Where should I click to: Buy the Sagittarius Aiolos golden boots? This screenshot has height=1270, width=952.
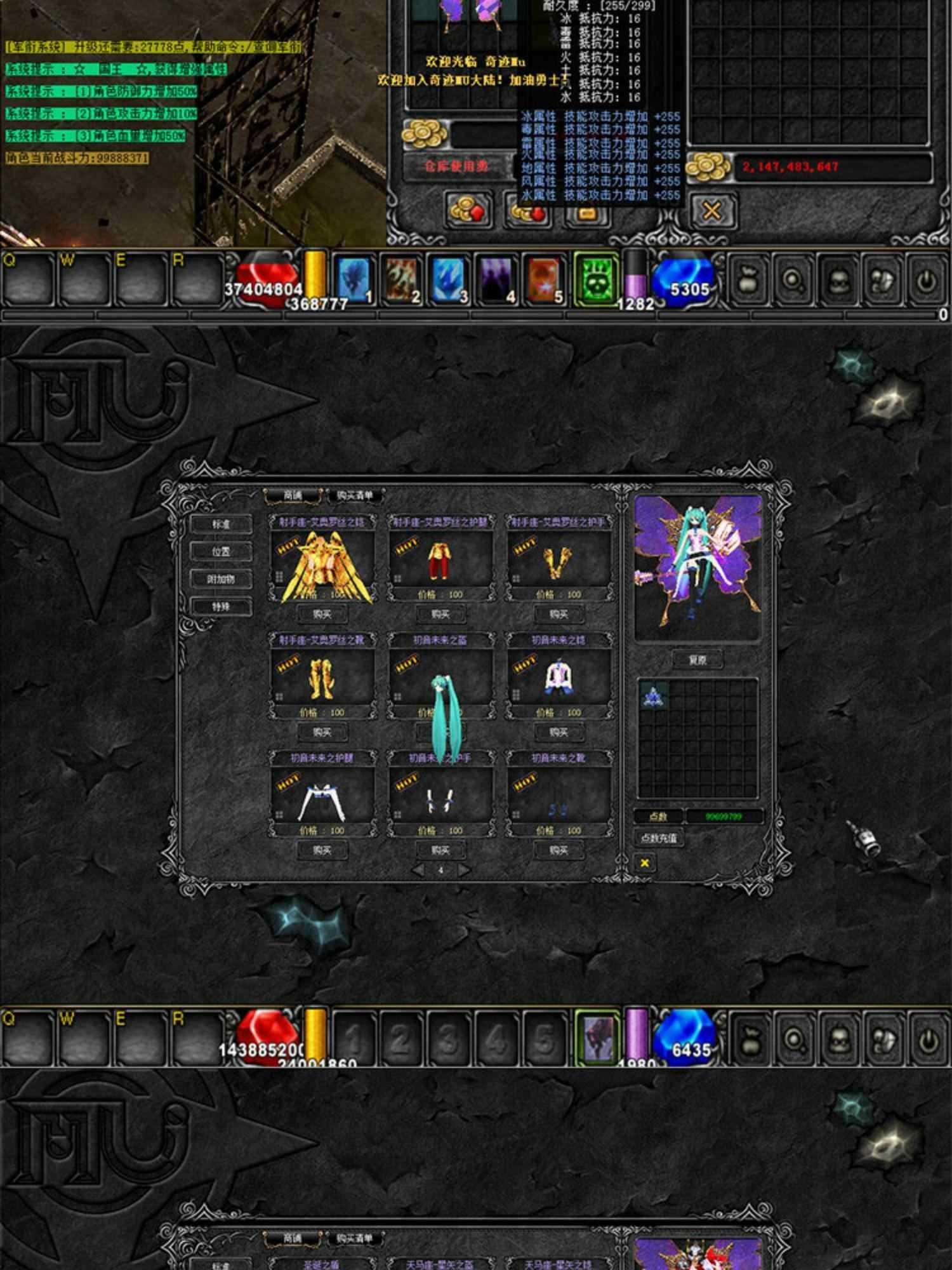[x=322, y=732]
